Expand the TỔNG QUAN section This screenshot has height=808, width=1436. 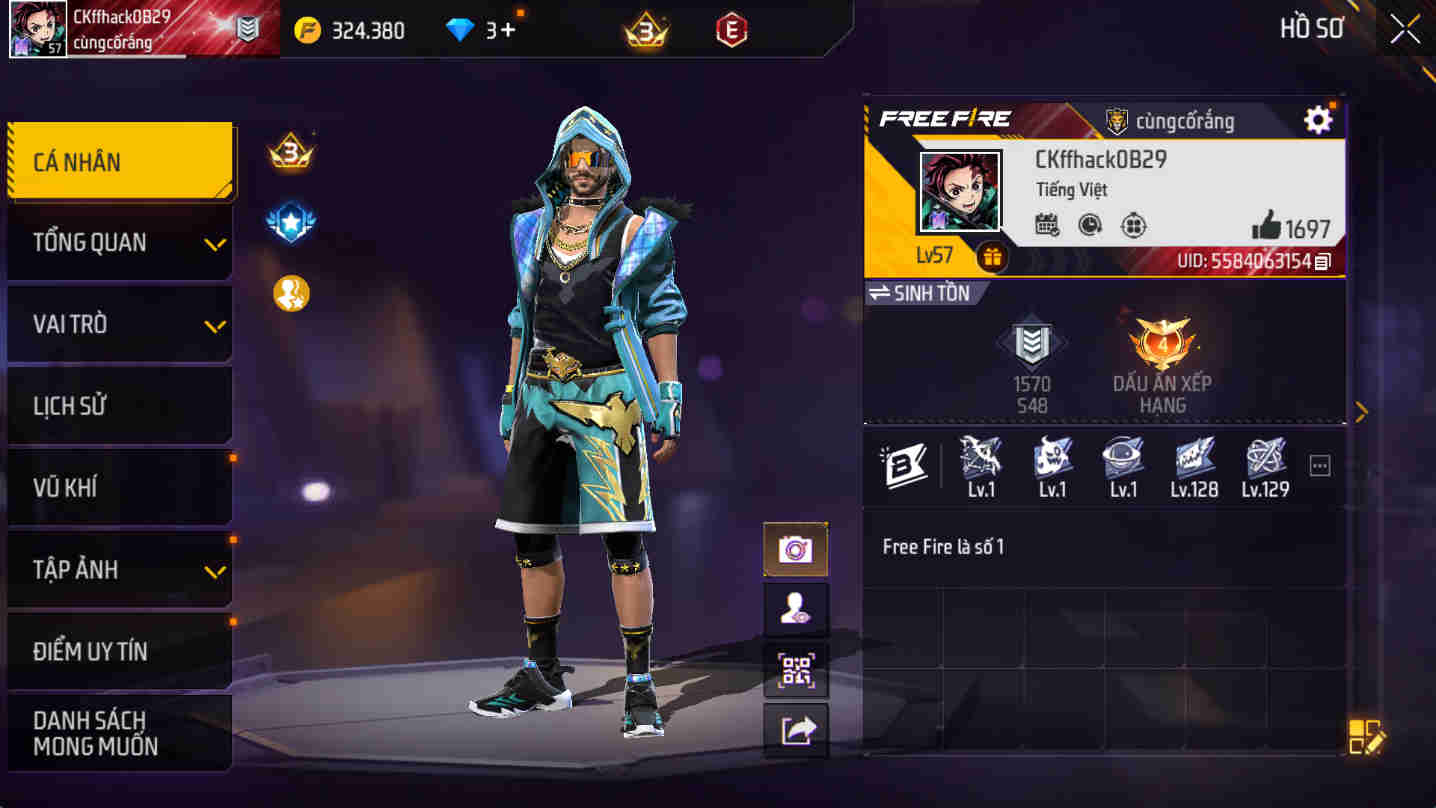pyautogui.click(x=119, y=242)
